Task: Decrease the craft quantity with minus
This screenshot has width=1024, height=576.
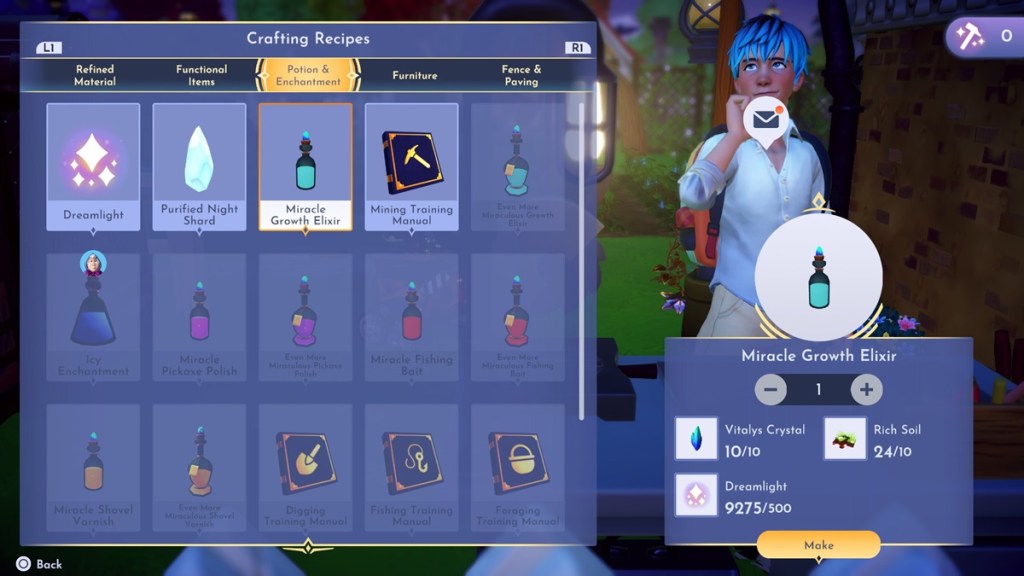Action: click(770, 389)
